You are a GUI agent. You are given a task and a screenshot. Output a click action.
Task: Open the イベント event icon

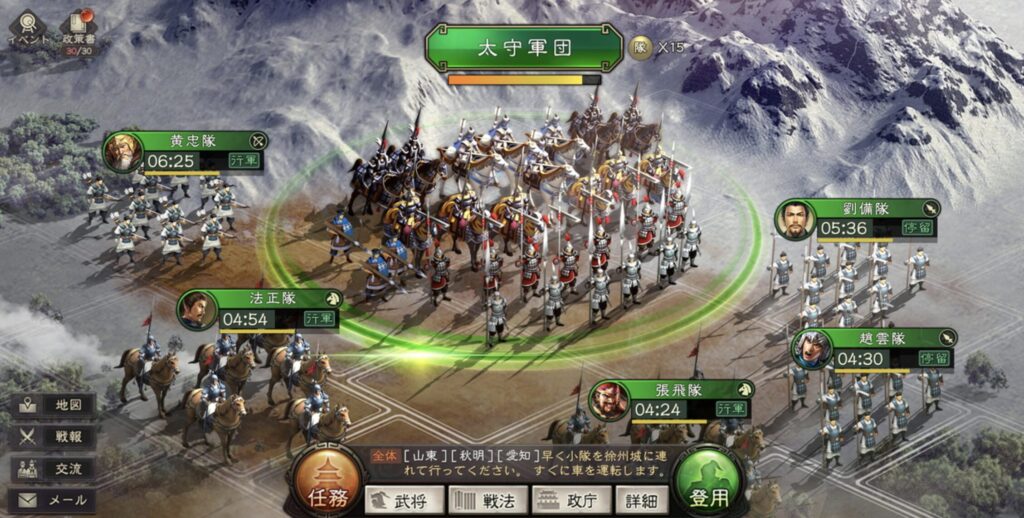click(x=26, y=28)
